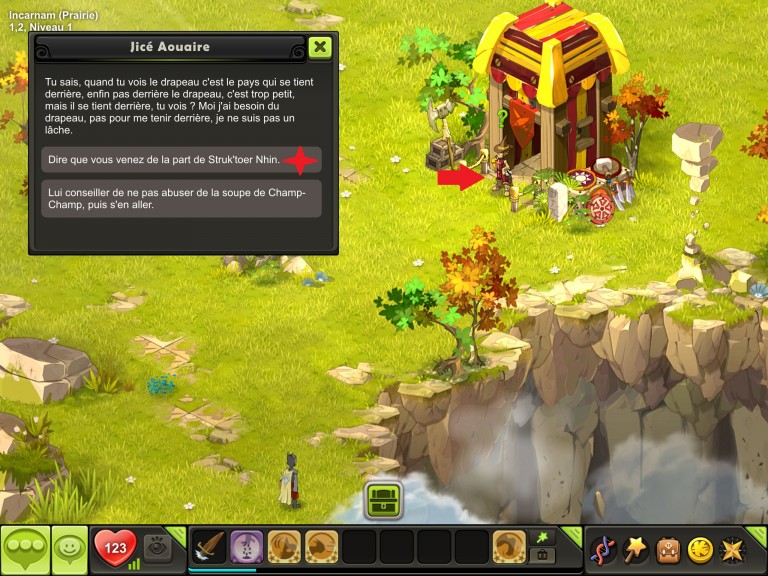Open the smiley emotes panel
Screen dimensions: 768x576
[69, 549]
